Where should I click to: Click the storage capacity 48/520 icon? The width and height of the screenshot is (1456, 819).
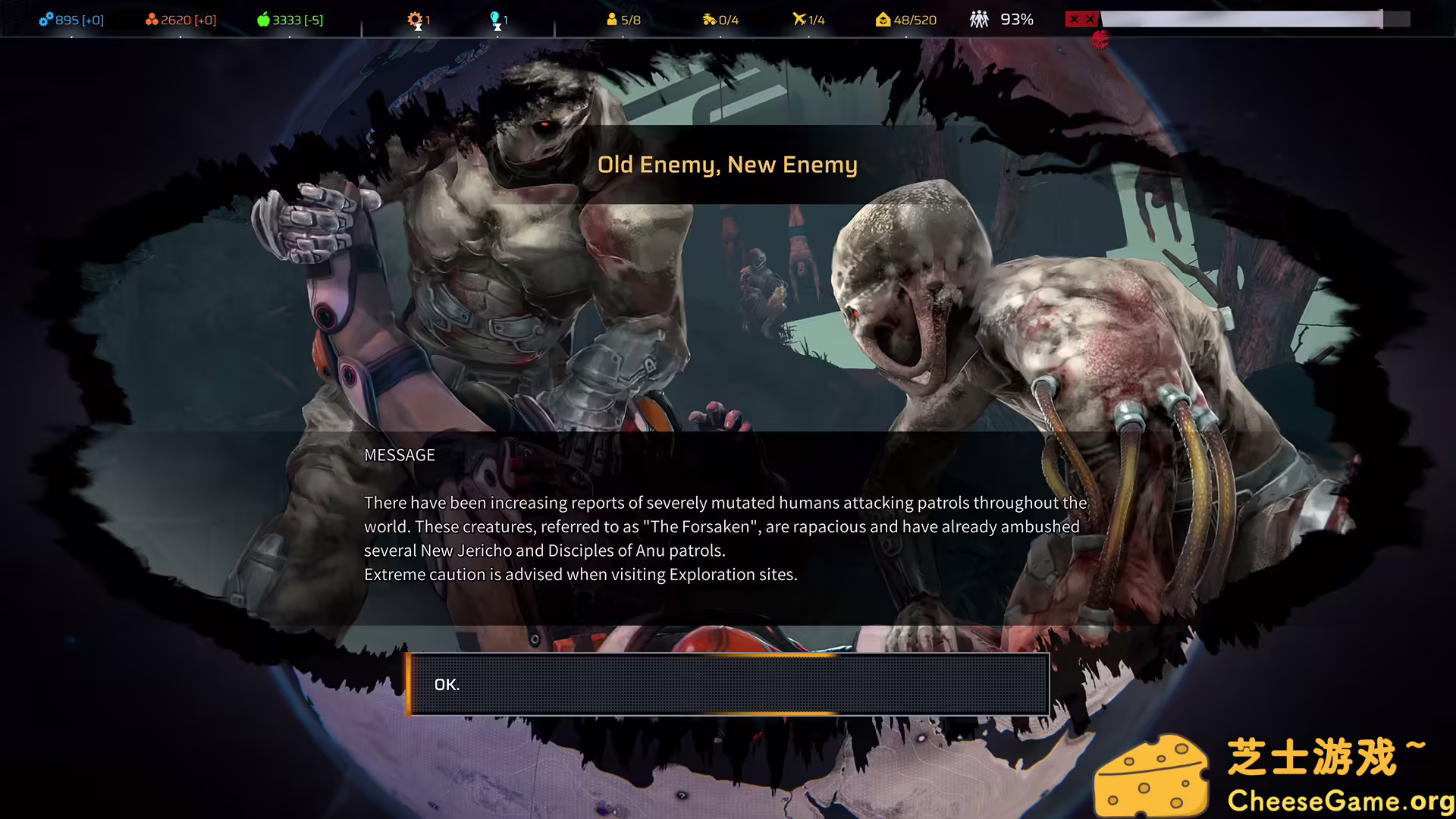point(883,19)
